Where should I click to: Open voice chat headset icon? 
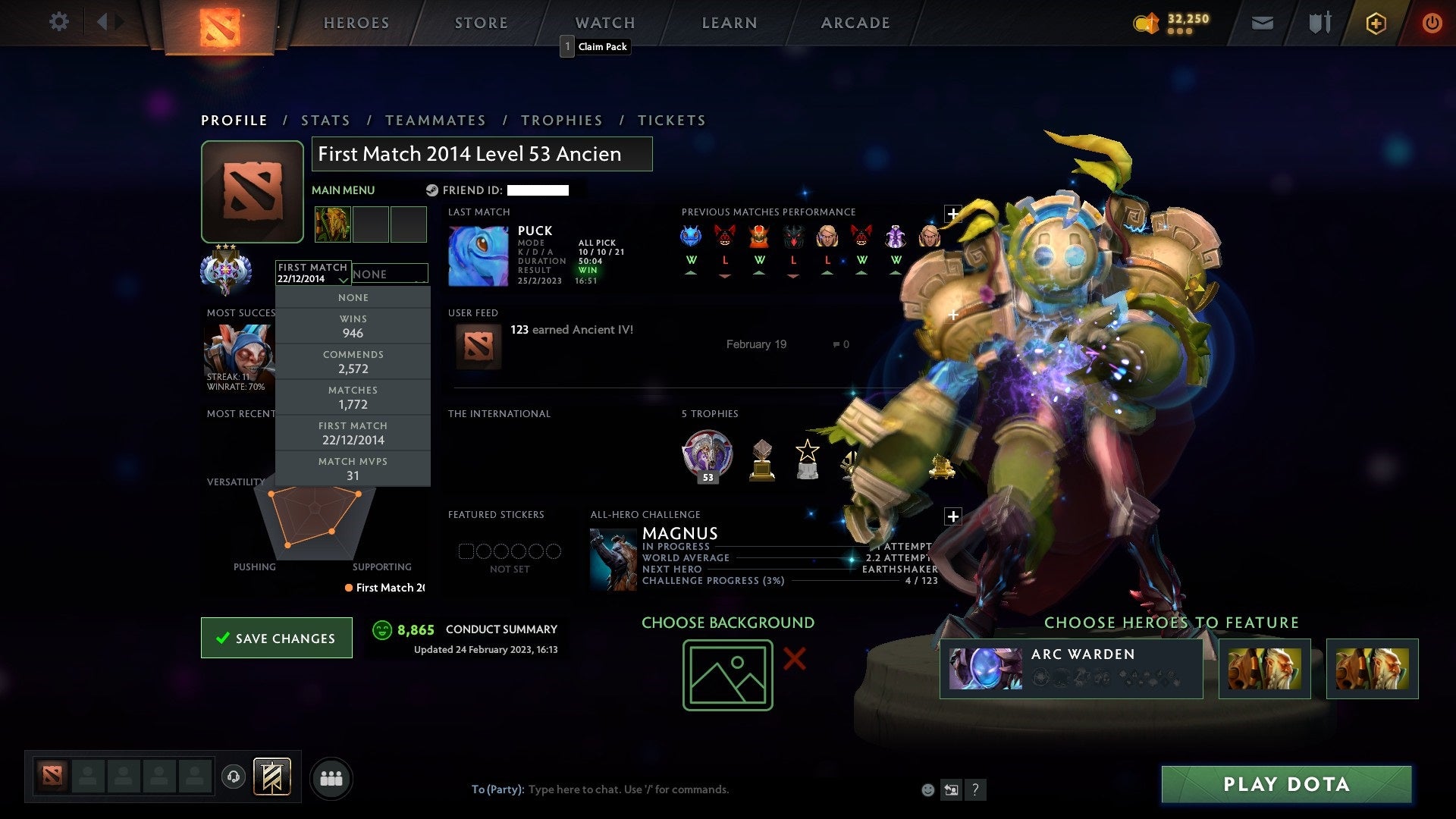235,777
